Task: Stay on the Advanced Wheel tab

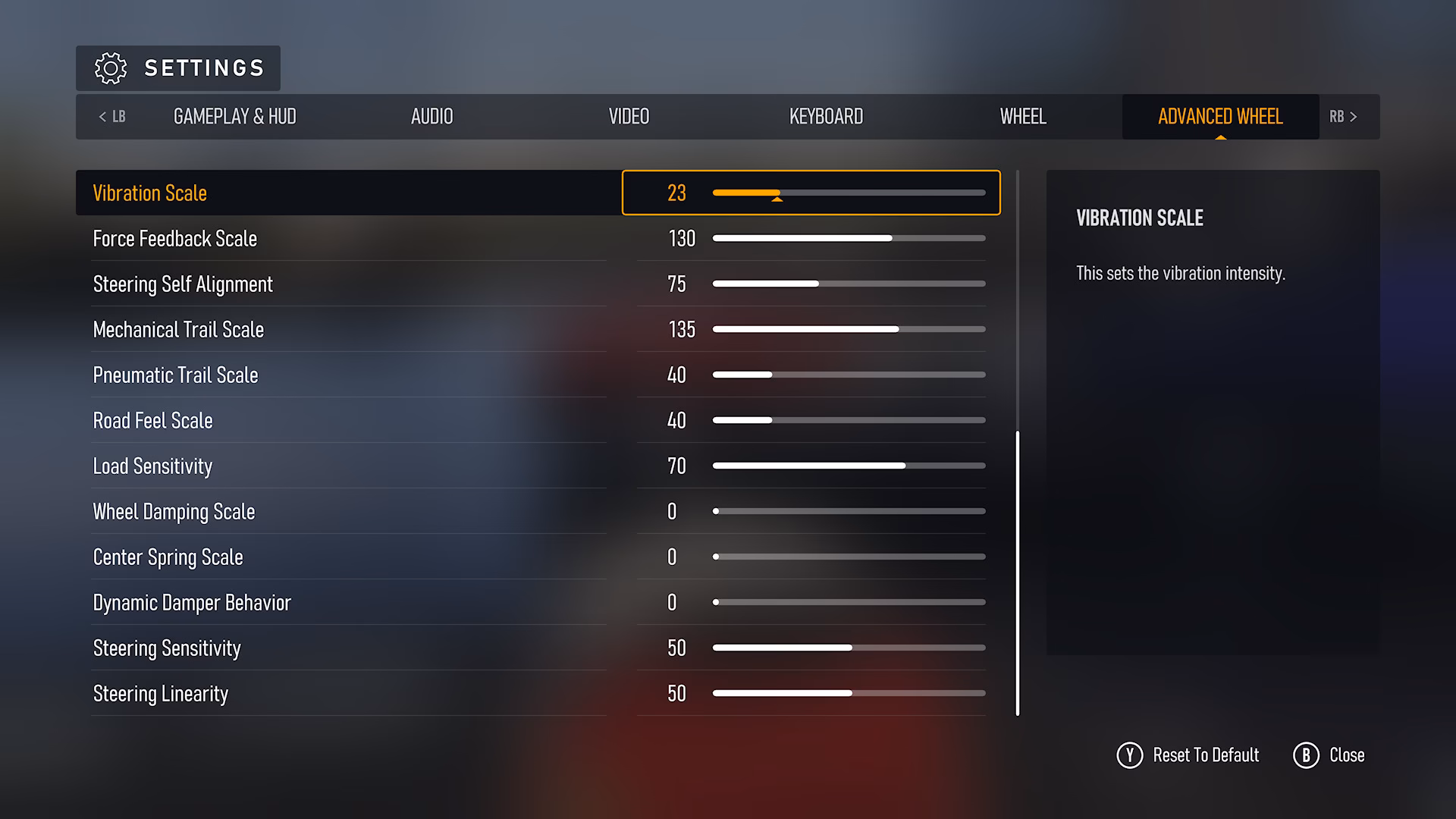Action: coord(1219,117)
